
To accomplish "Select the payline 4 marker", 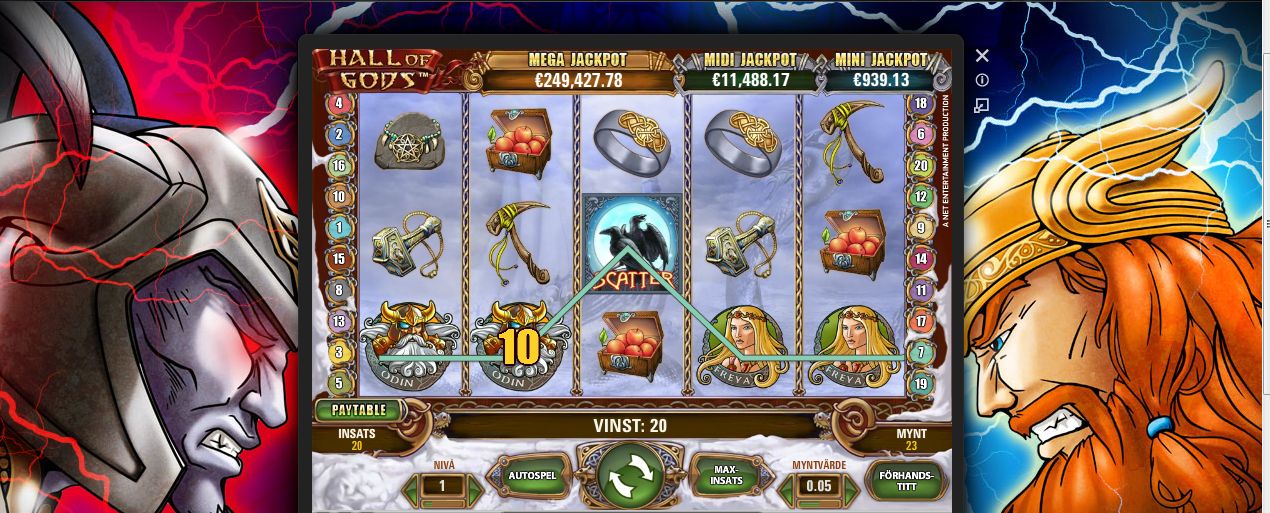I will click(339, 103).
